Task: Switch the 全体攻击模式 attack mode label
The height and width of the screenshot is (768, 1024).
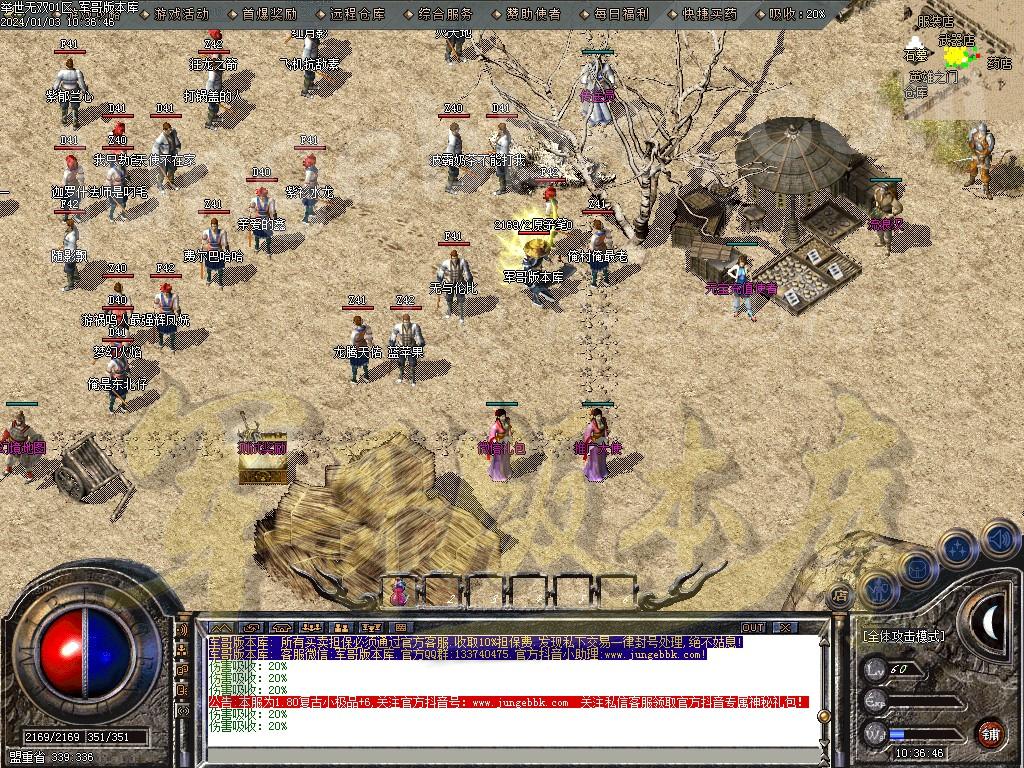Action: (x=903, y=635)
